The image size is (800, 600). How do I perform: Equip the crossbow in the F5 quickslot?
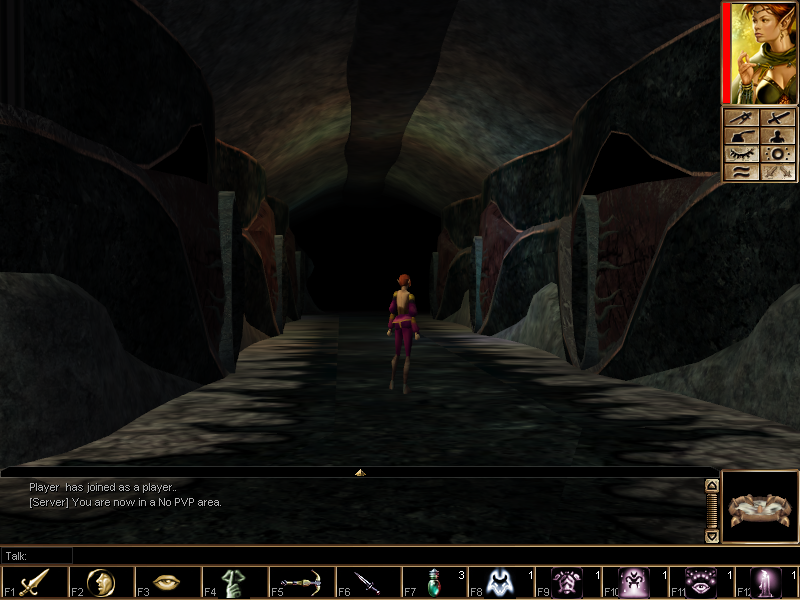point(301,583)
